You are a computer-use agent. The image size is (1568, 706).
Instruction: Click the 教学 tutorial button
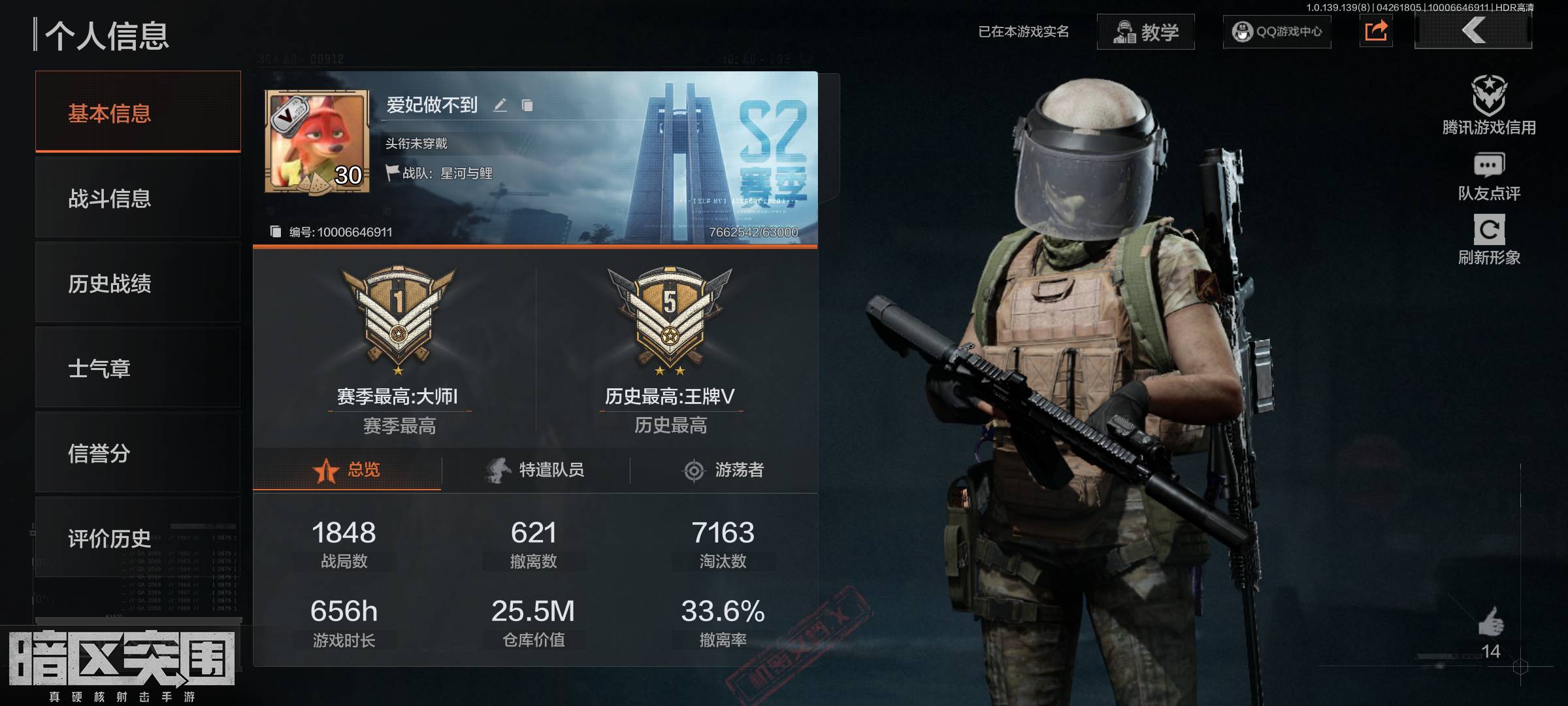coord(1145,31)
